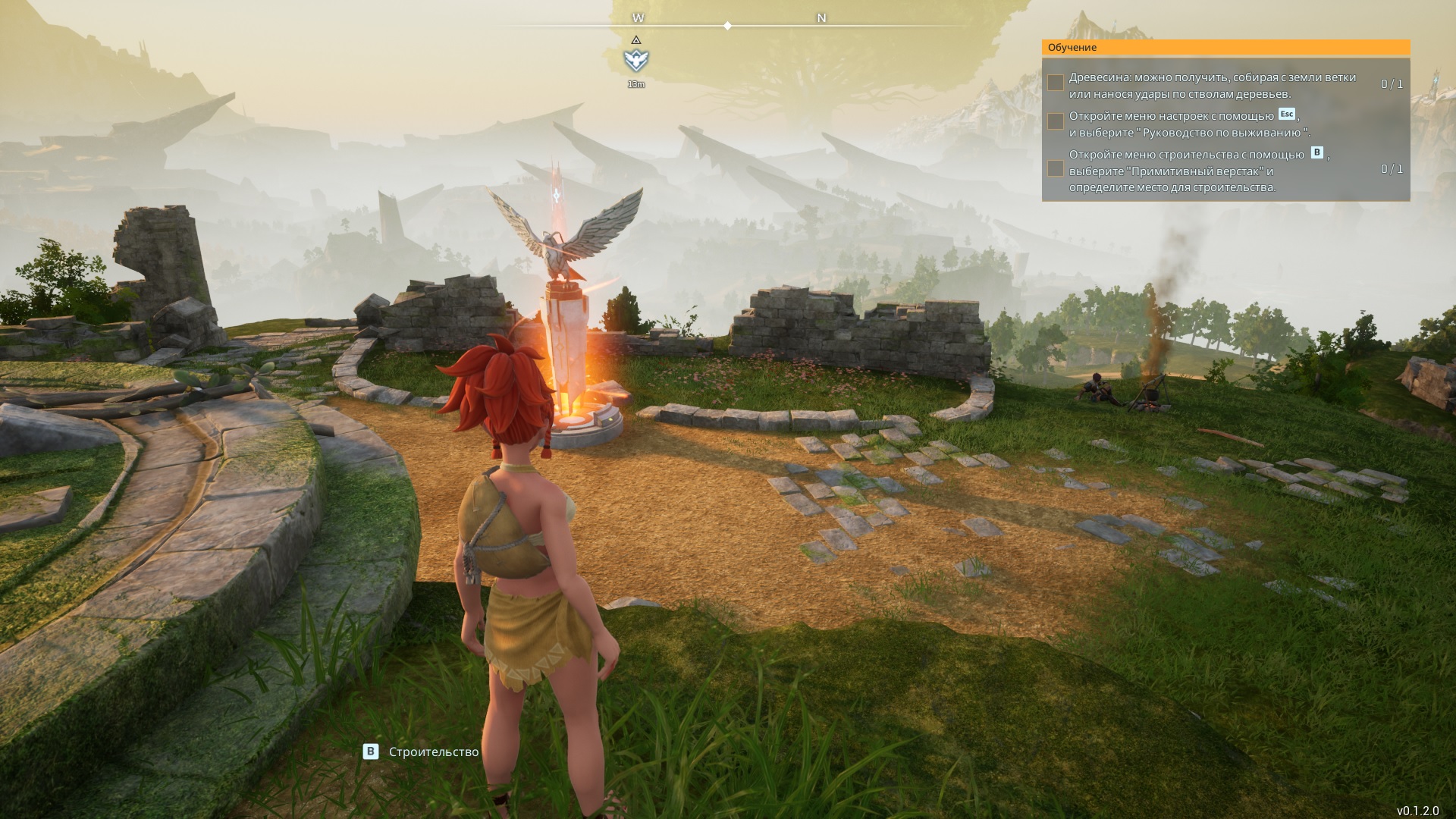This screenshot has height=819, width=1456.
Task: Select the winged statue marker on the compass
Action: click(635, 60)
